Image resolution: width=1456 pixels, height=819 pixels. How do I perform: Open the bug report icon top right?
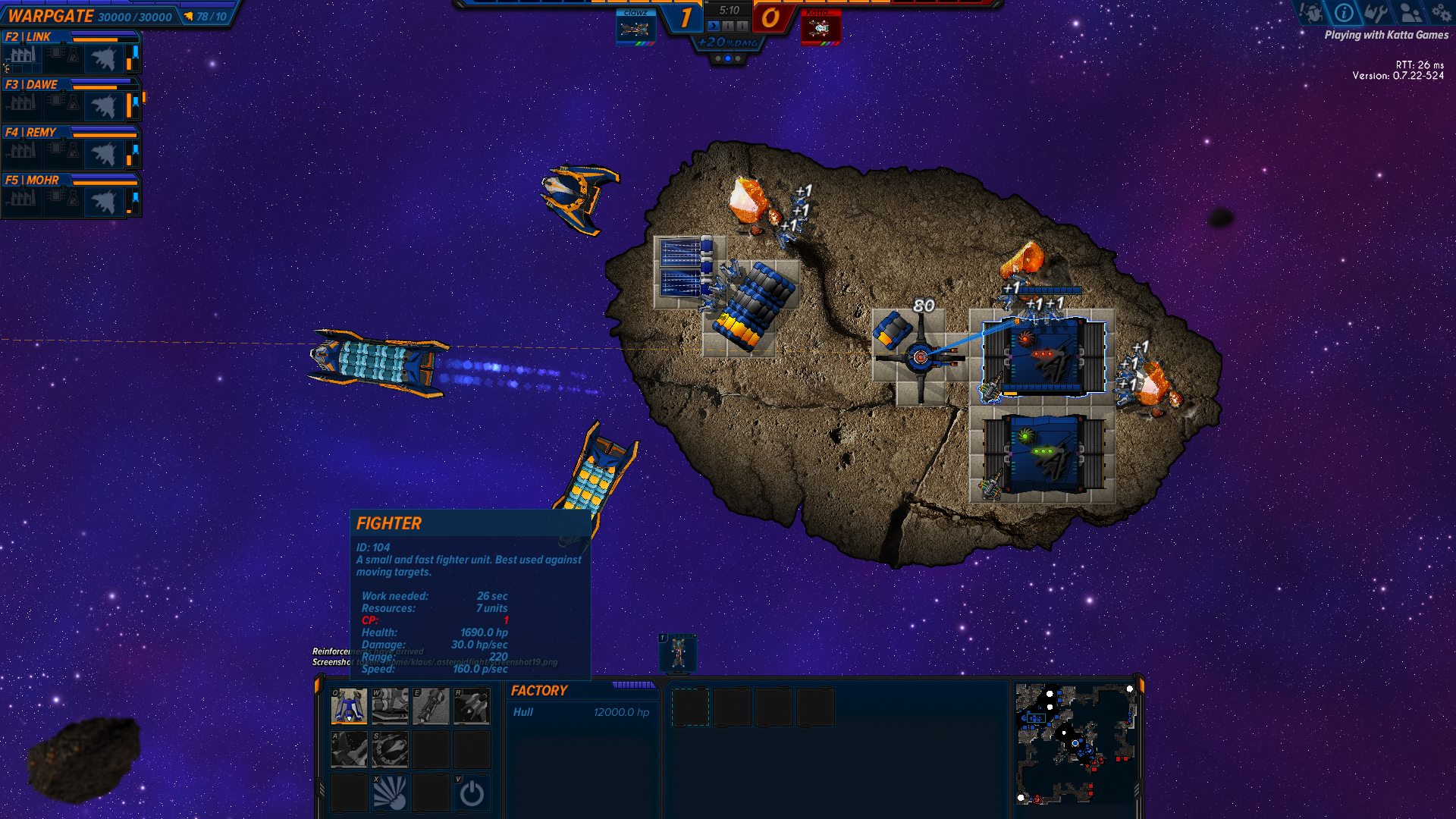click(1311, 13)
